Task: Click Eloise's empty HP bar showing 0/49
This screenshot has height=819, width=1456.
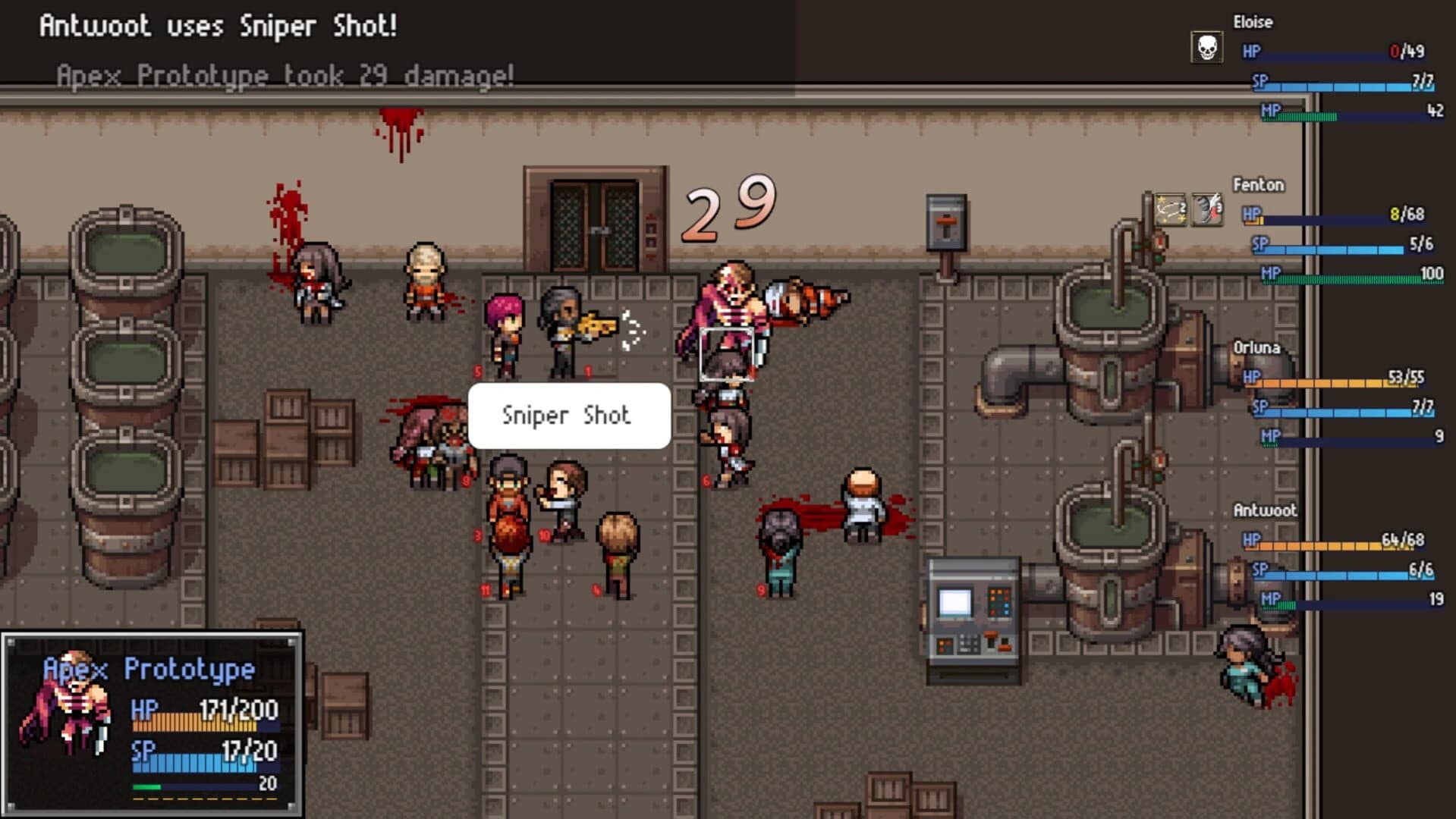Action: click(x=1358, y=52)
